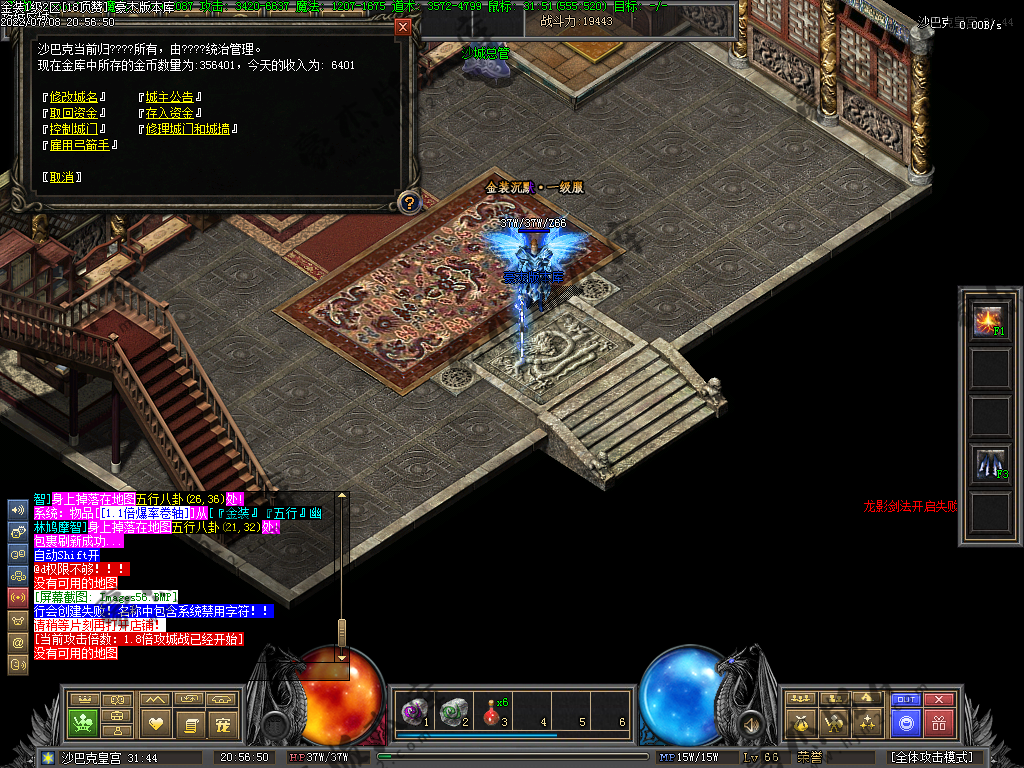
Task: Activate the blade skill in the F3 slot
Action: 990,463
